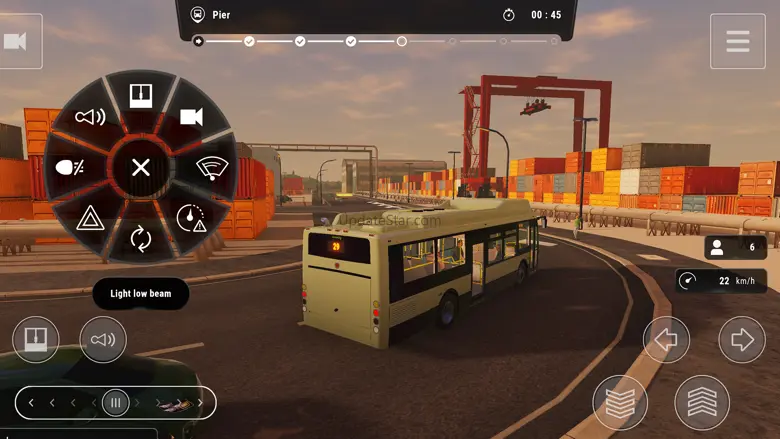This screenshot has width=780, height=439.
Task: Open bus doors with the round door button
Action: pyautogui.click(x=36, y=340)
